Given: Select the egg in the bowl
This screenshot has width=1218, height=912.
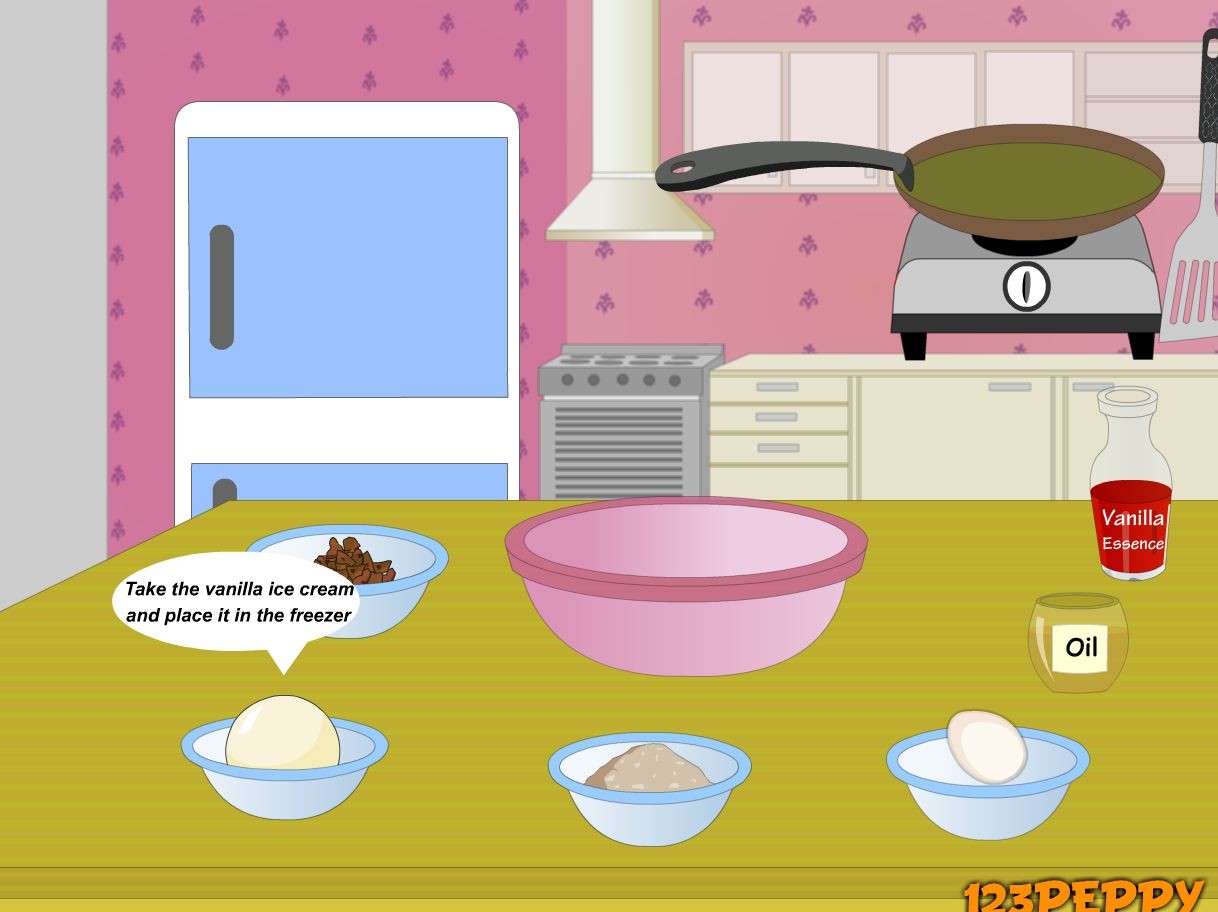Looking at the screenshot, I should pos(986,746).
